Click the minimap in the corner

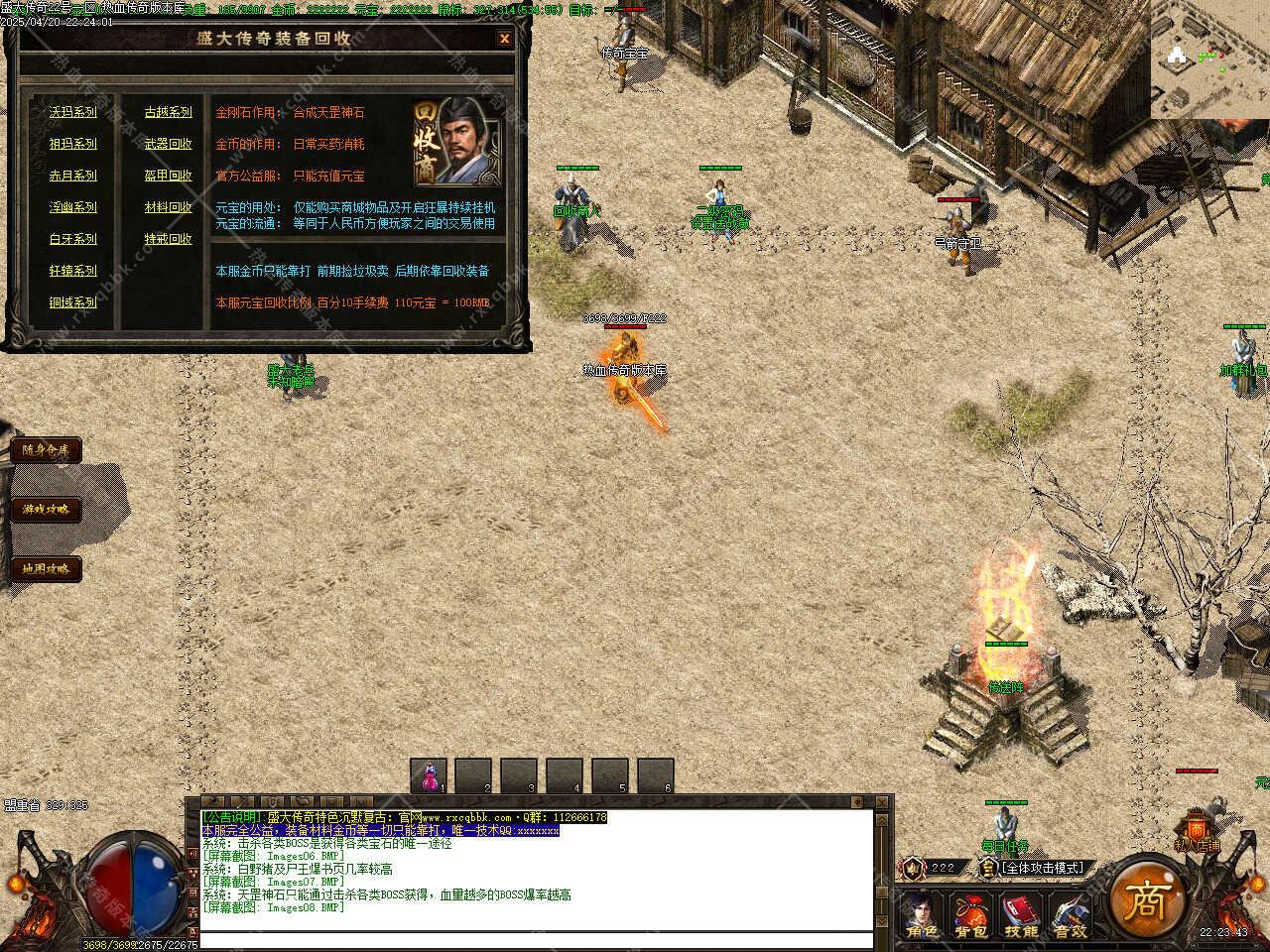(1210, 59)
